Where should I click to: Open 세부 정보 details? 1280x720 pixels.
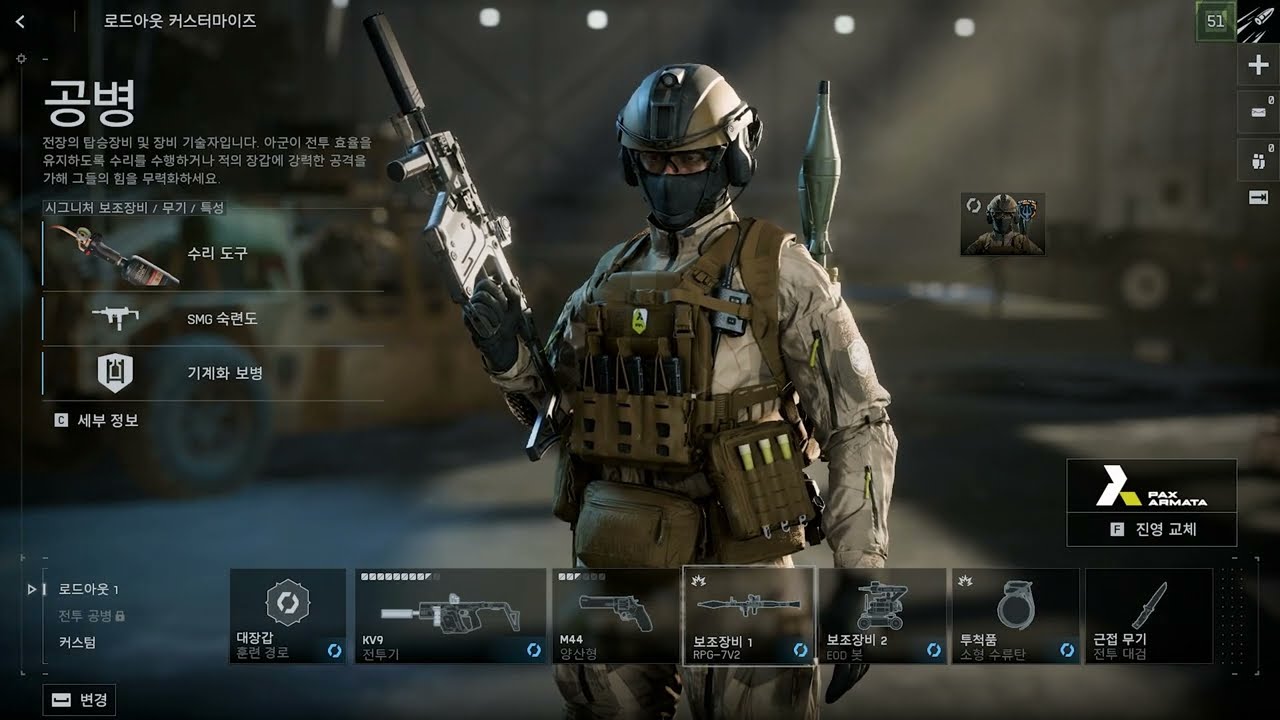point(97,421)
